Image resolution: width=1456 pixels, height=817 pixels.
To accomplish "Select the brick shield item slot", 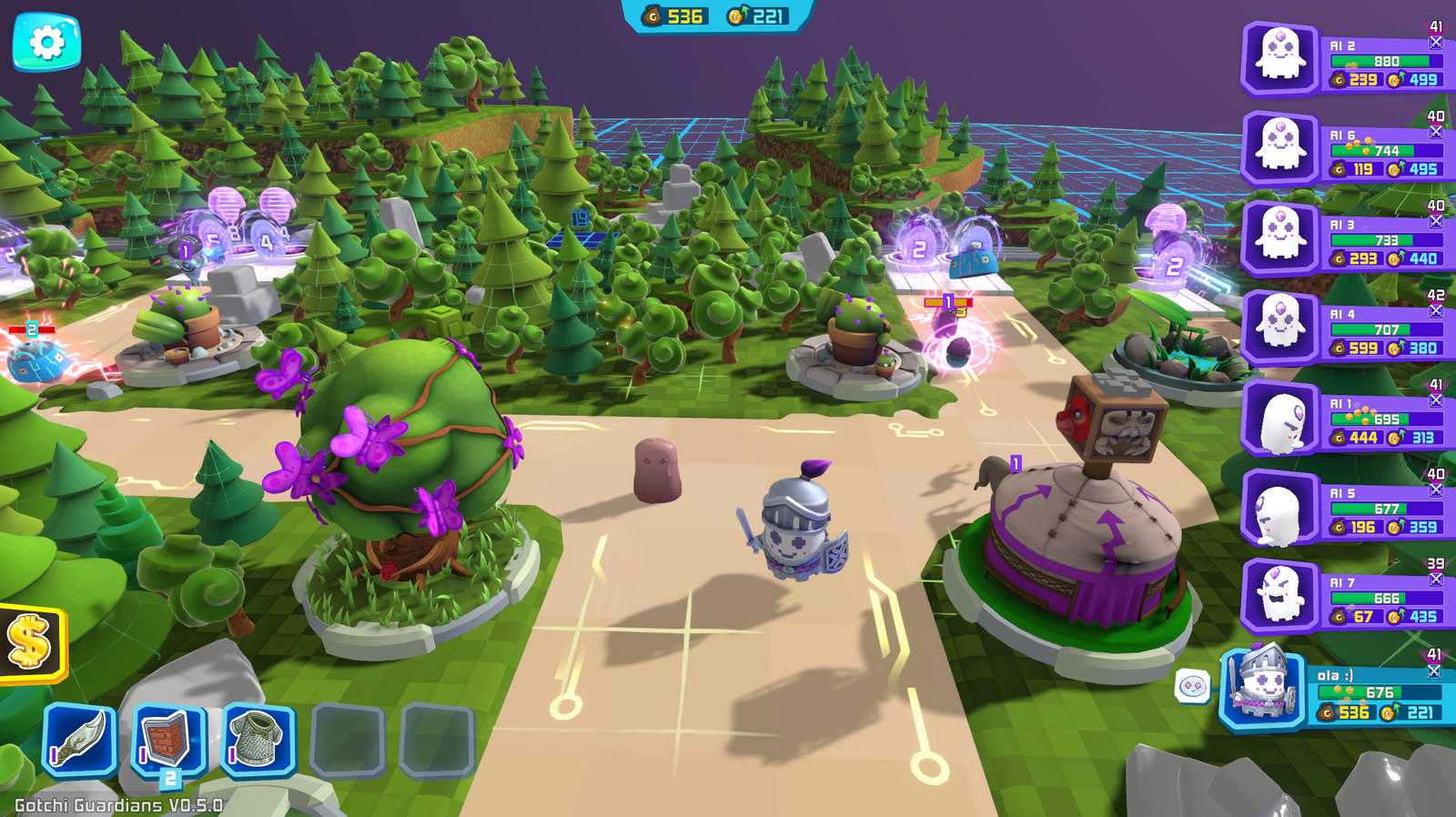I will 168,741.
